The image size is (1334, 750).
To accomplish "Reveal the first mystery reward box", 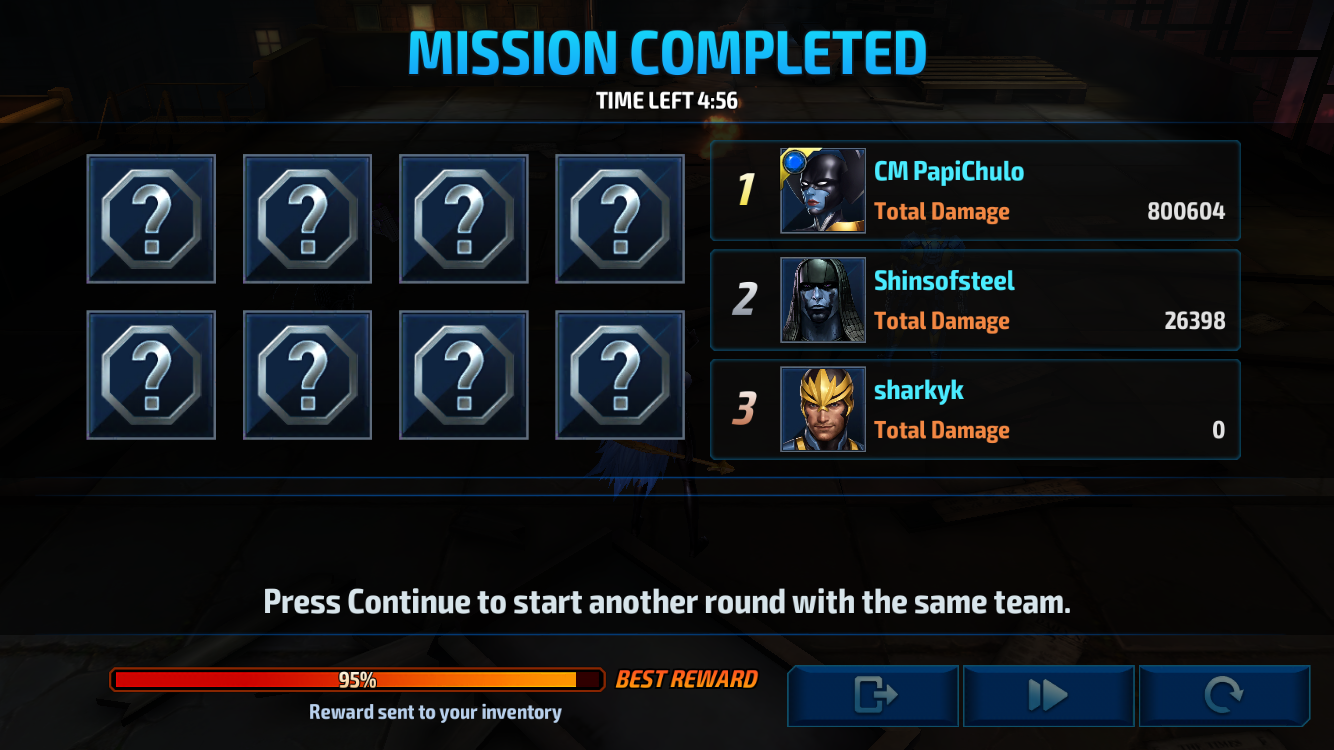I will (150, 218).
